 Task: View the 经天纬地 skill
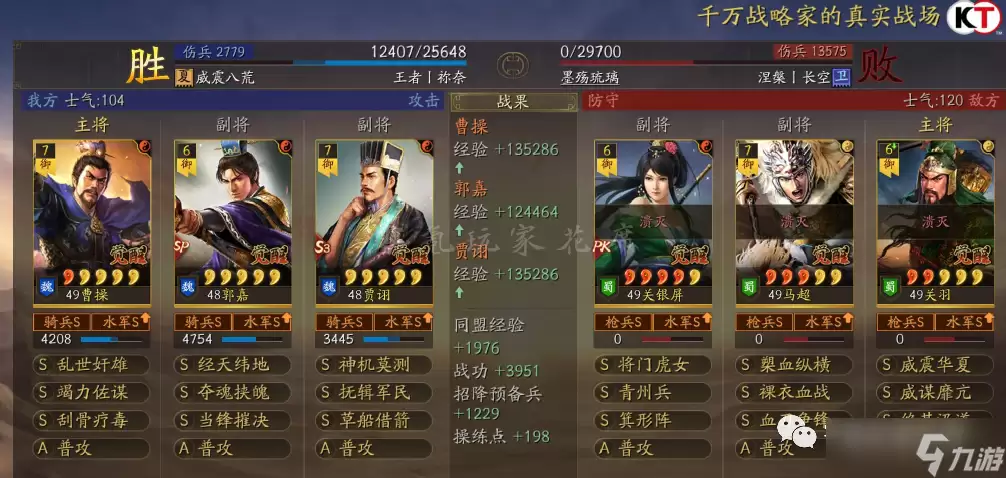point(232,365)
